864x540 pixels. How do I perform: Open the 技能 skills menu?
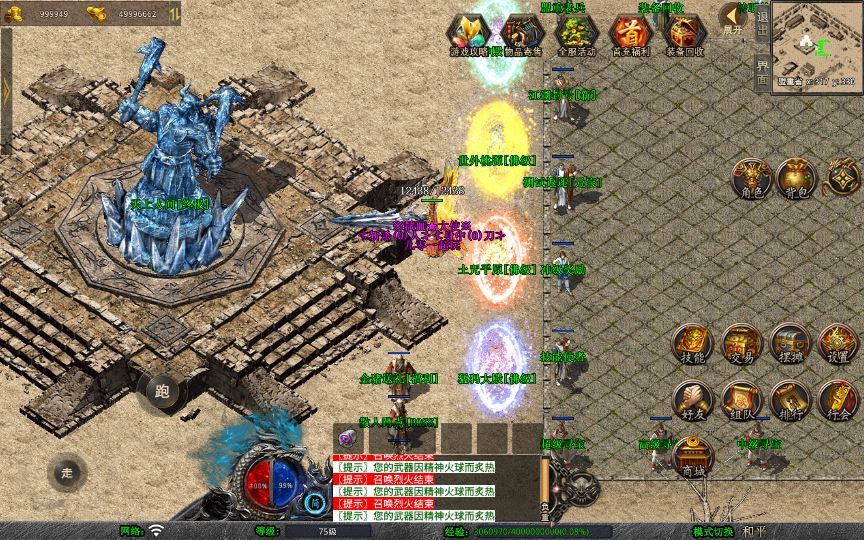(x=692, y=343)
